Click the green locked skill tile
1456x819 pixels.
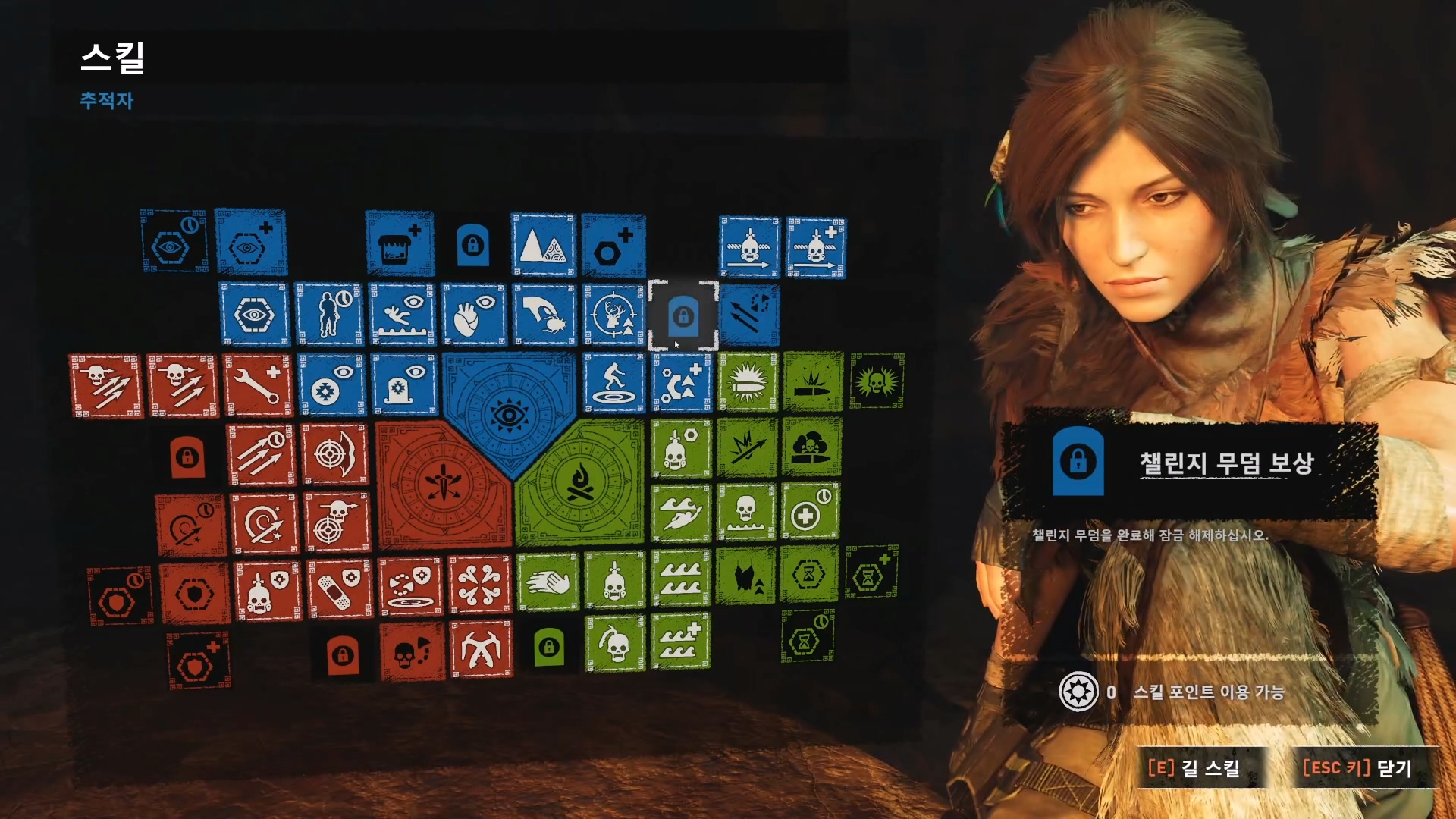pos(549,647)
